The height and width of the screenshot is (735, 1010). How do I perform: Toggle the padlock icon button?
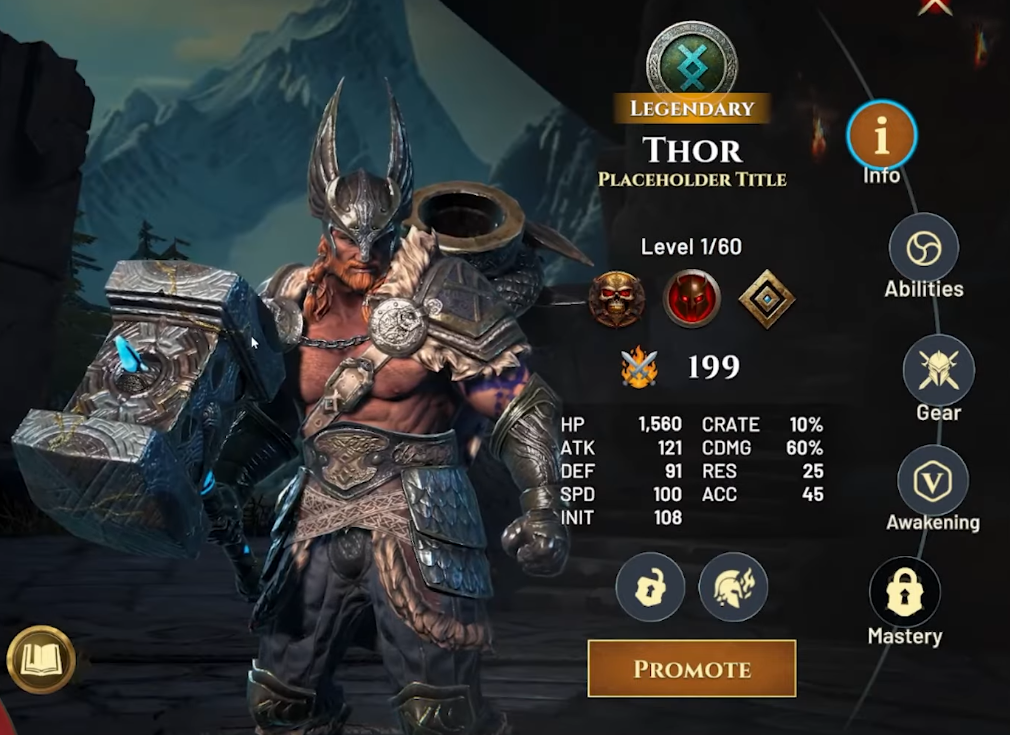coord(650,587)
